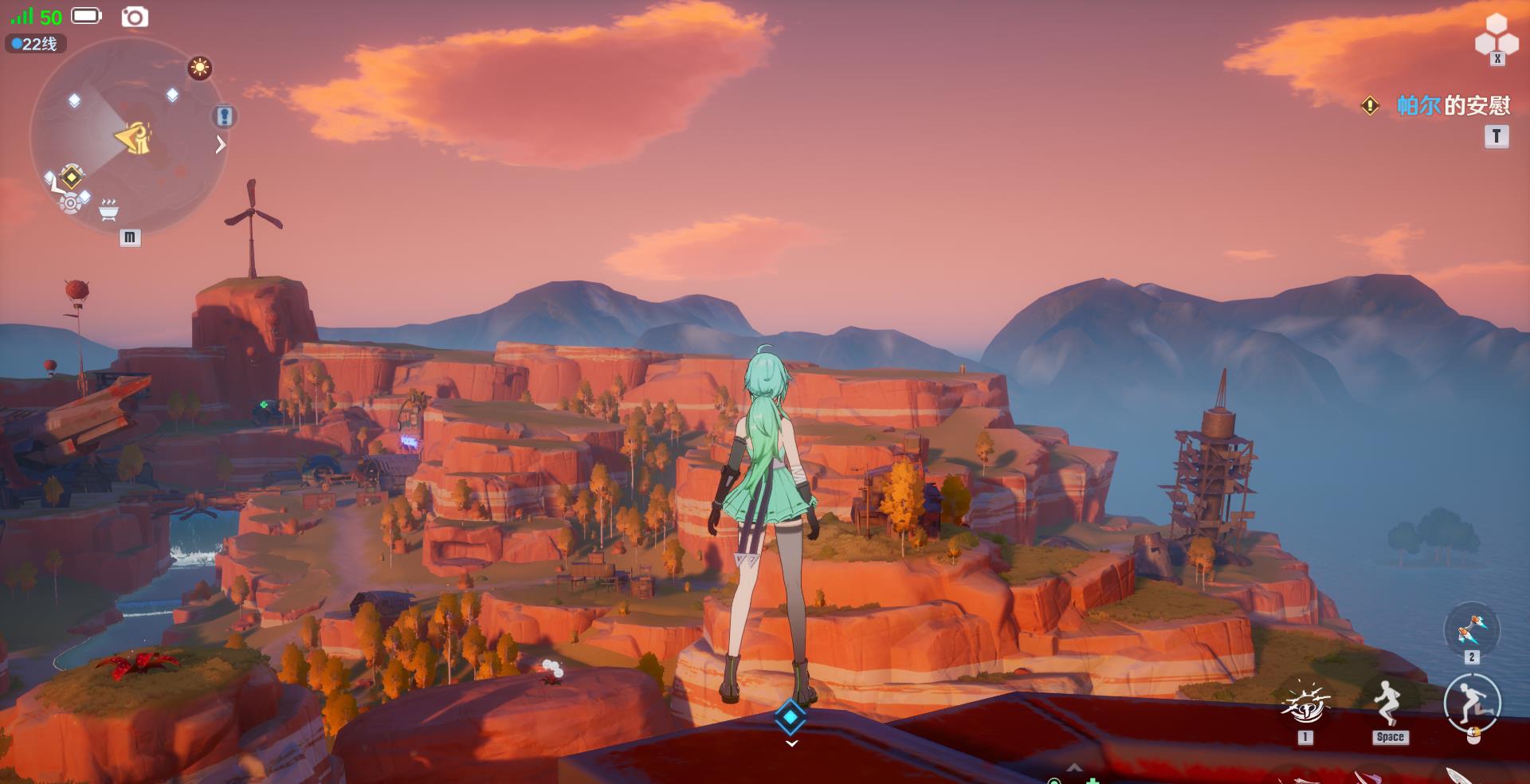The width and height of the screenshot is (1530, 784).
Task: Click the blue exclamation notice icon beside minimap
Action: (225, 117)
